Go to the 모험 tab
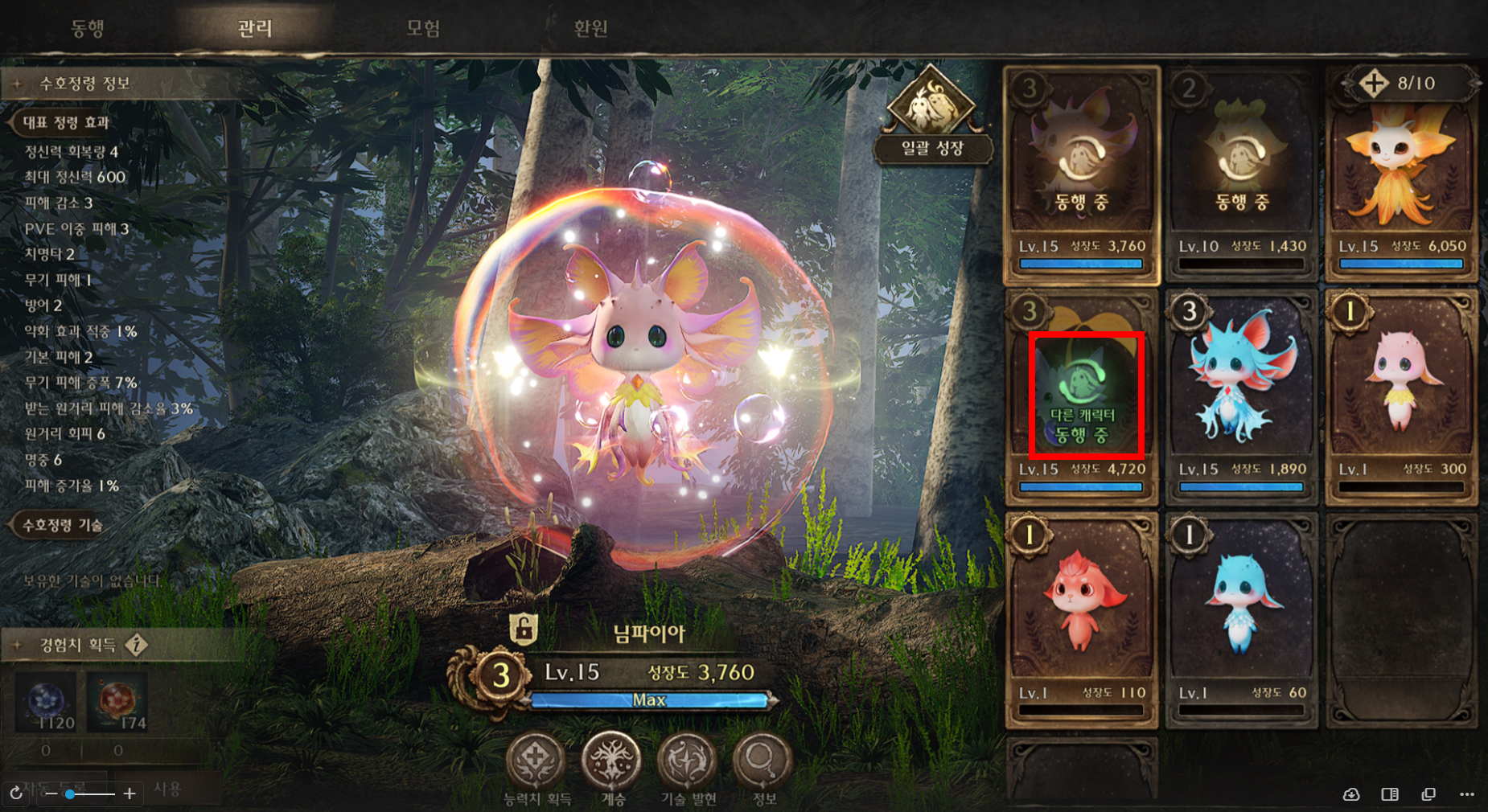Screen dimensions: 1488x812 tap(423, 29)
